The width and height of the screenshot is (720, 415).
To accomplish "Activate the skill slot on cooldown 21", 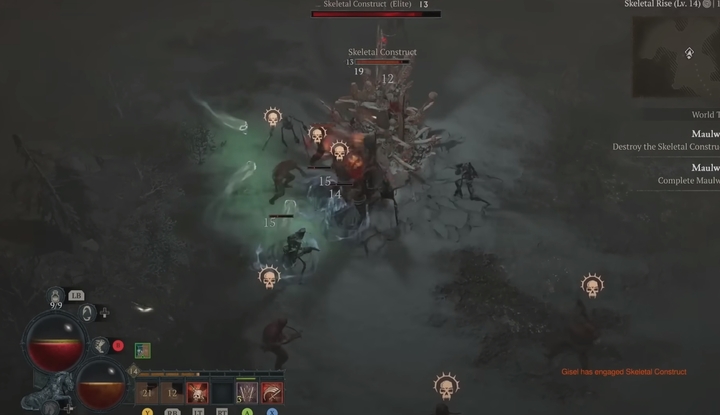I will click(x=148, y=393).
